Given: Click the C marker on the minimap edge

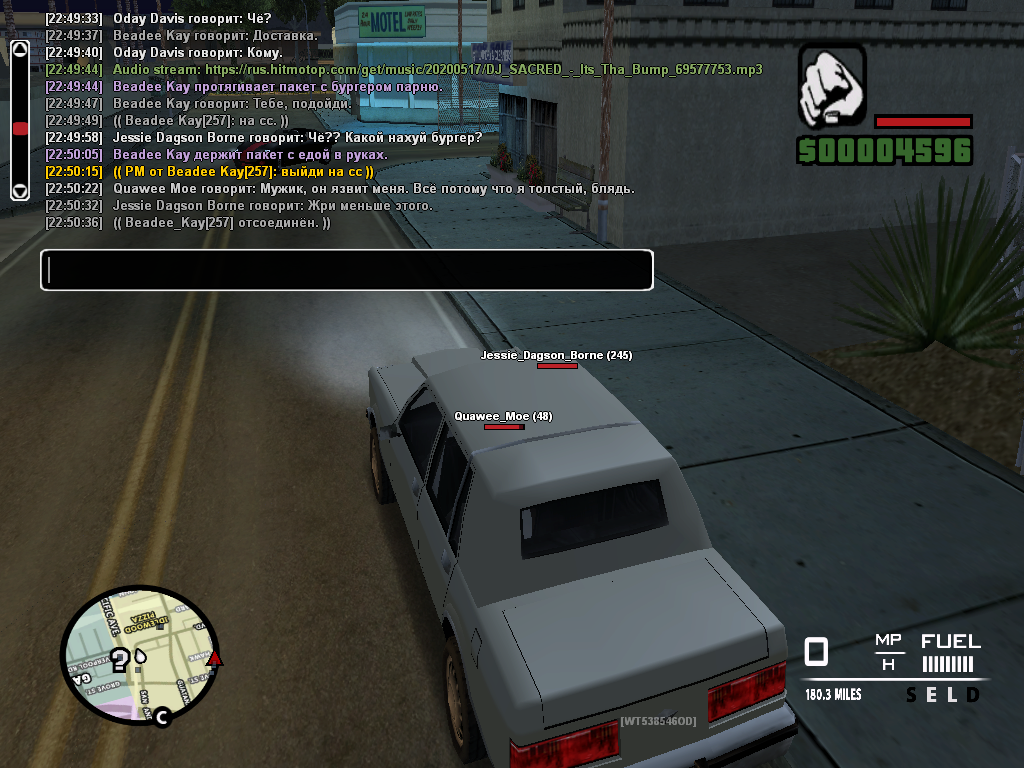Looking at the screenshot, I should [x=160, y=716].
